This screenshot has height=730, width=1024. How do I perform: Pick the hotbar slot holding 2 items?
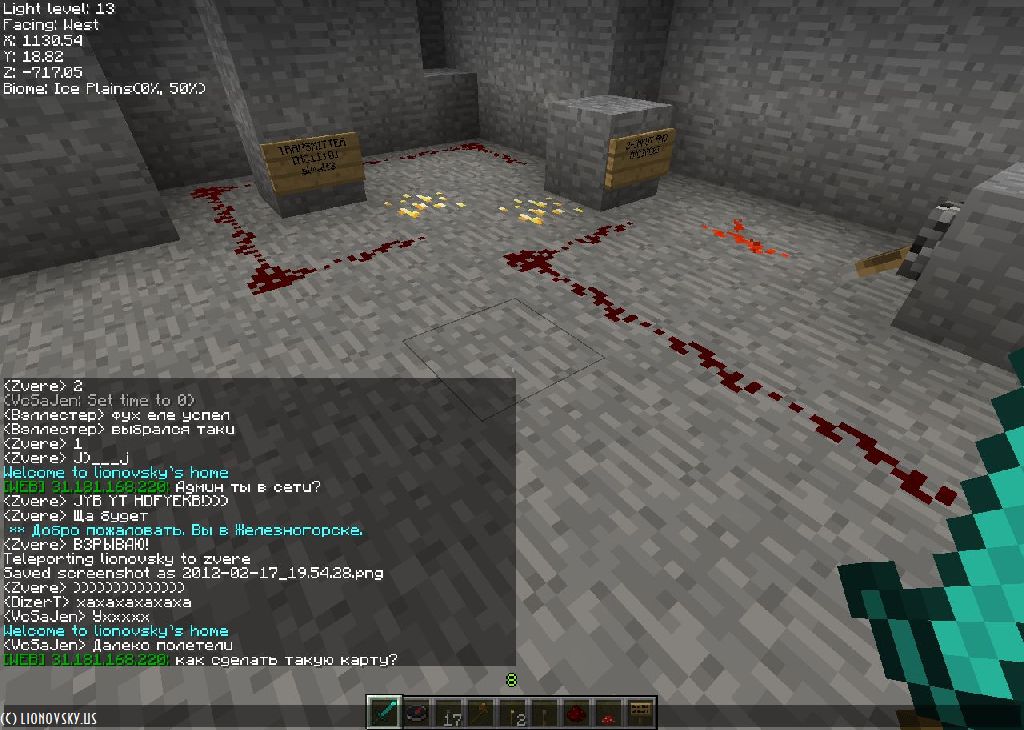[x=512, y=712]
